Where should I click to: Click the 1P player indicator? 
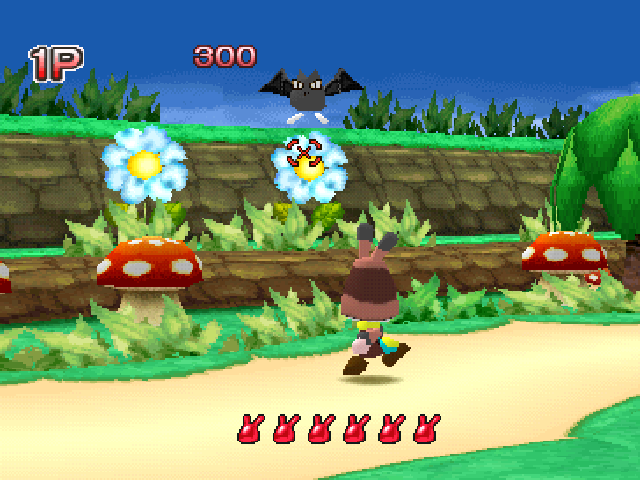pyautogui.click(x=56, y=64)
